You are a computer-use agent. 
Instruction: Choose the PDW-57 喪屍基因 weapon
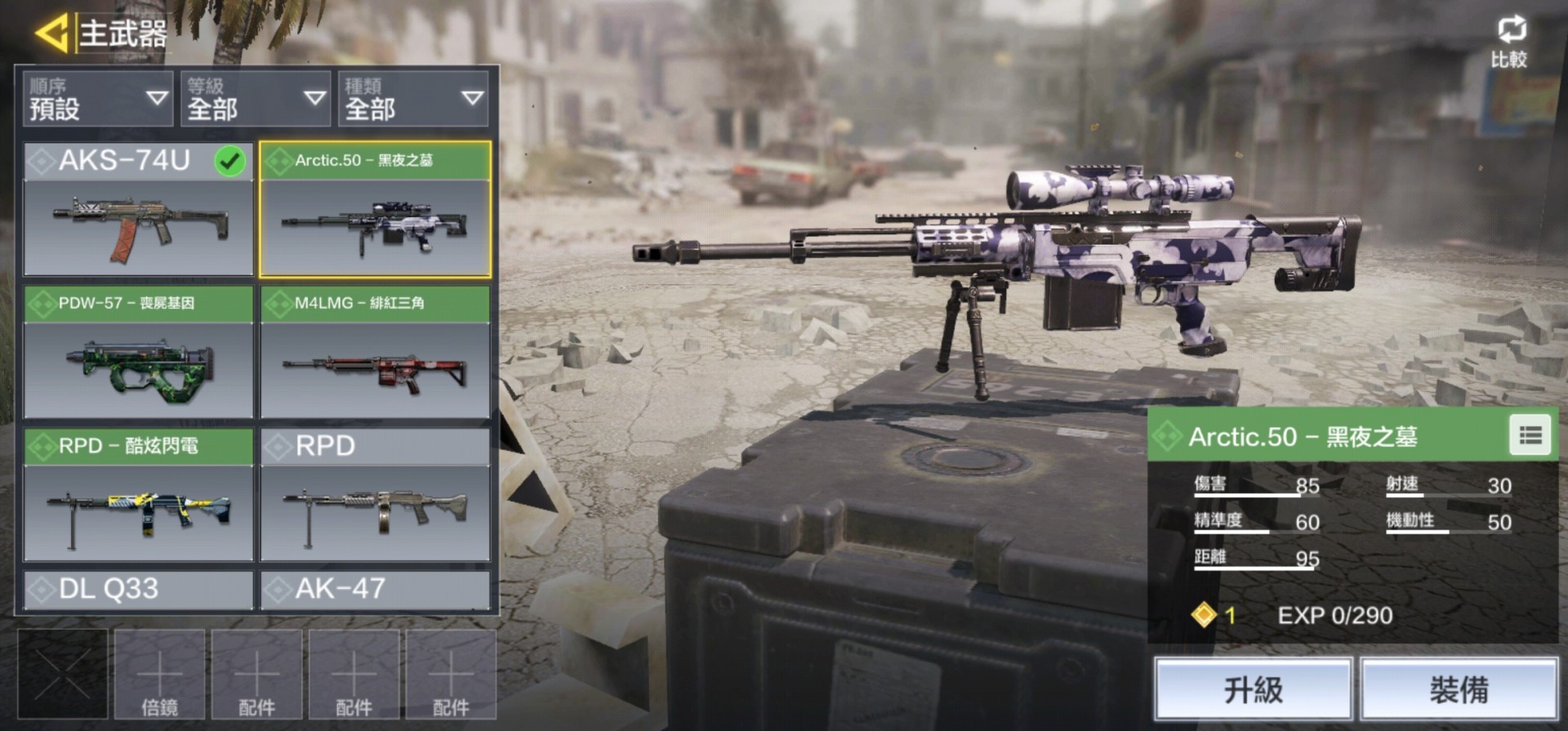click(138, 352)
